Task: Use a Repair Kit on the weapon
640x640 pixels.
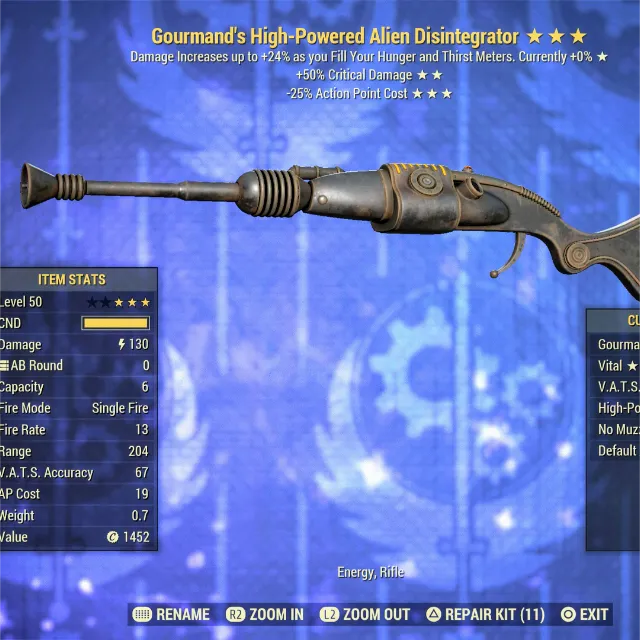Action: coord(485,614)
